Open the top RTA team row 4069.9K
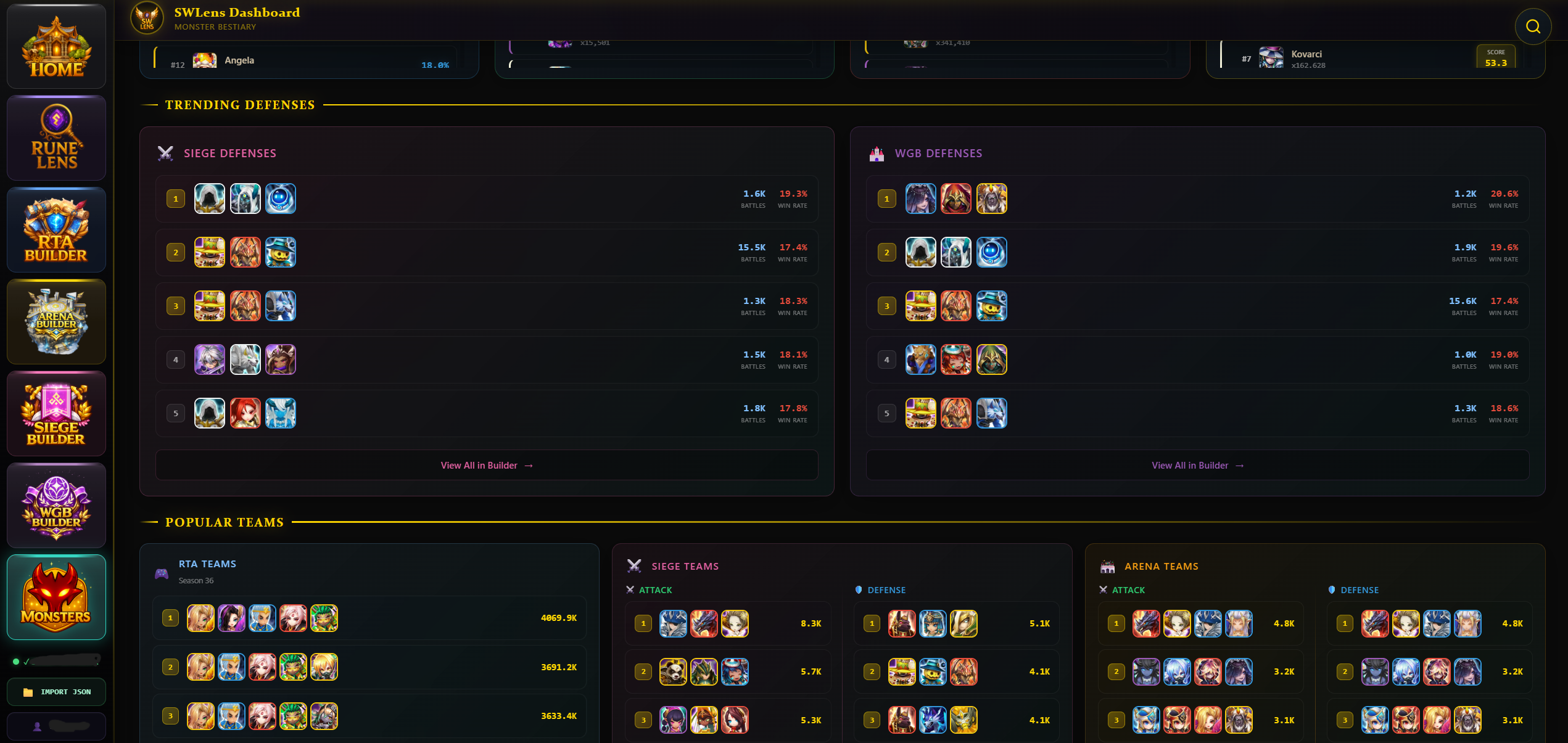 point(369,618)
